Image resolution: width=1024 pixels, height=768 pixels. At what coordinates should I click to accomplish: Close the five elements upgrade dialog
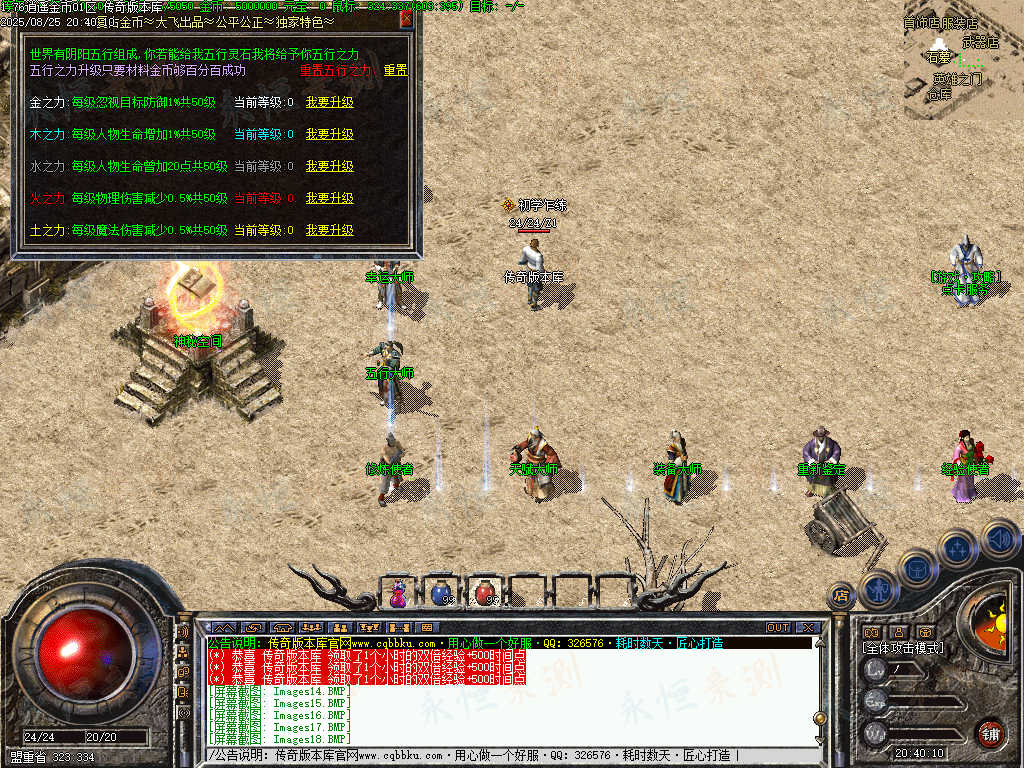[x=406, y=18]
